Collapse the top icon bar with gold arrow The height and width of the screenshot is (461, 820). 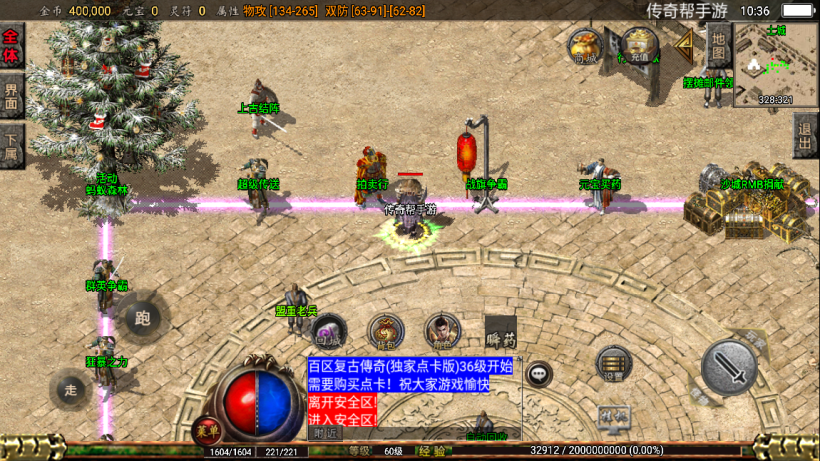(x=686, y=43)
